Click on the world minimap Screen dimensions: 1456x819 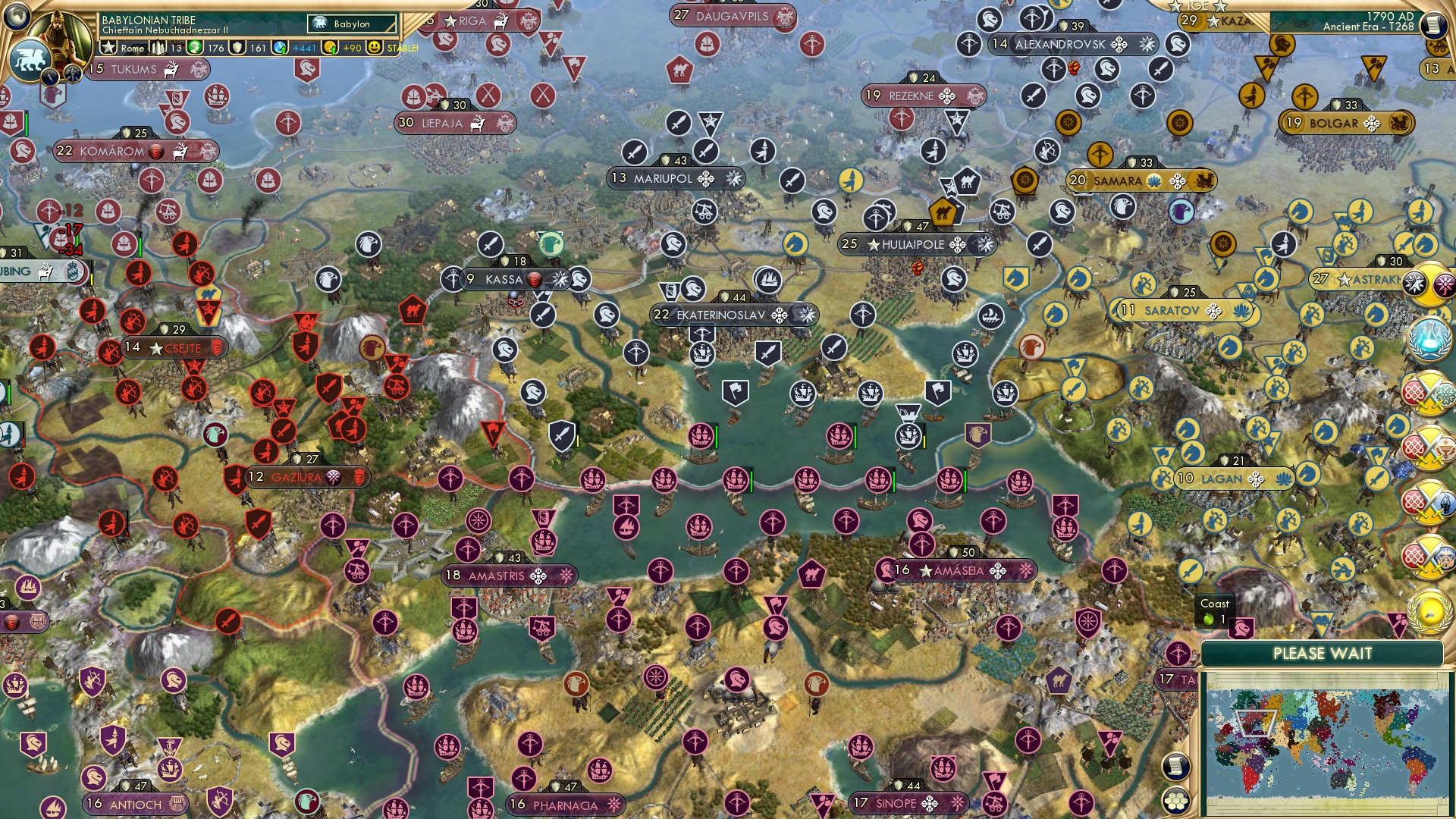[x=1326, y=740]
